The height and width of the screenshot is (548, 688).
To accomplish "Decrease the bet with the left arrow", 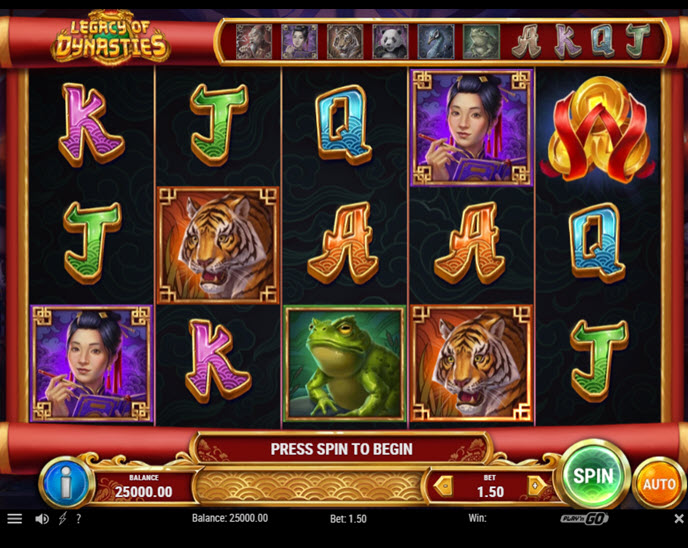I will click(440, 487).
